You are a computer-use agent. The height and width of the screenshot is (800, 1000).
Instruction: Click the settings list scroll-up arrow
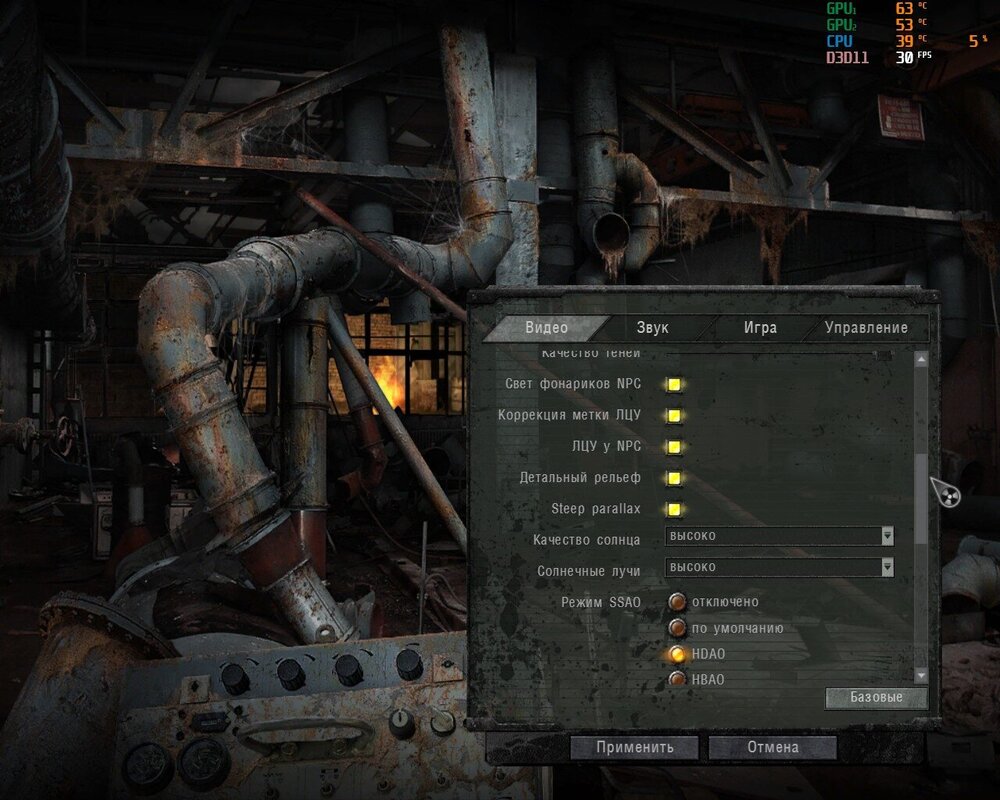[922, 359]
